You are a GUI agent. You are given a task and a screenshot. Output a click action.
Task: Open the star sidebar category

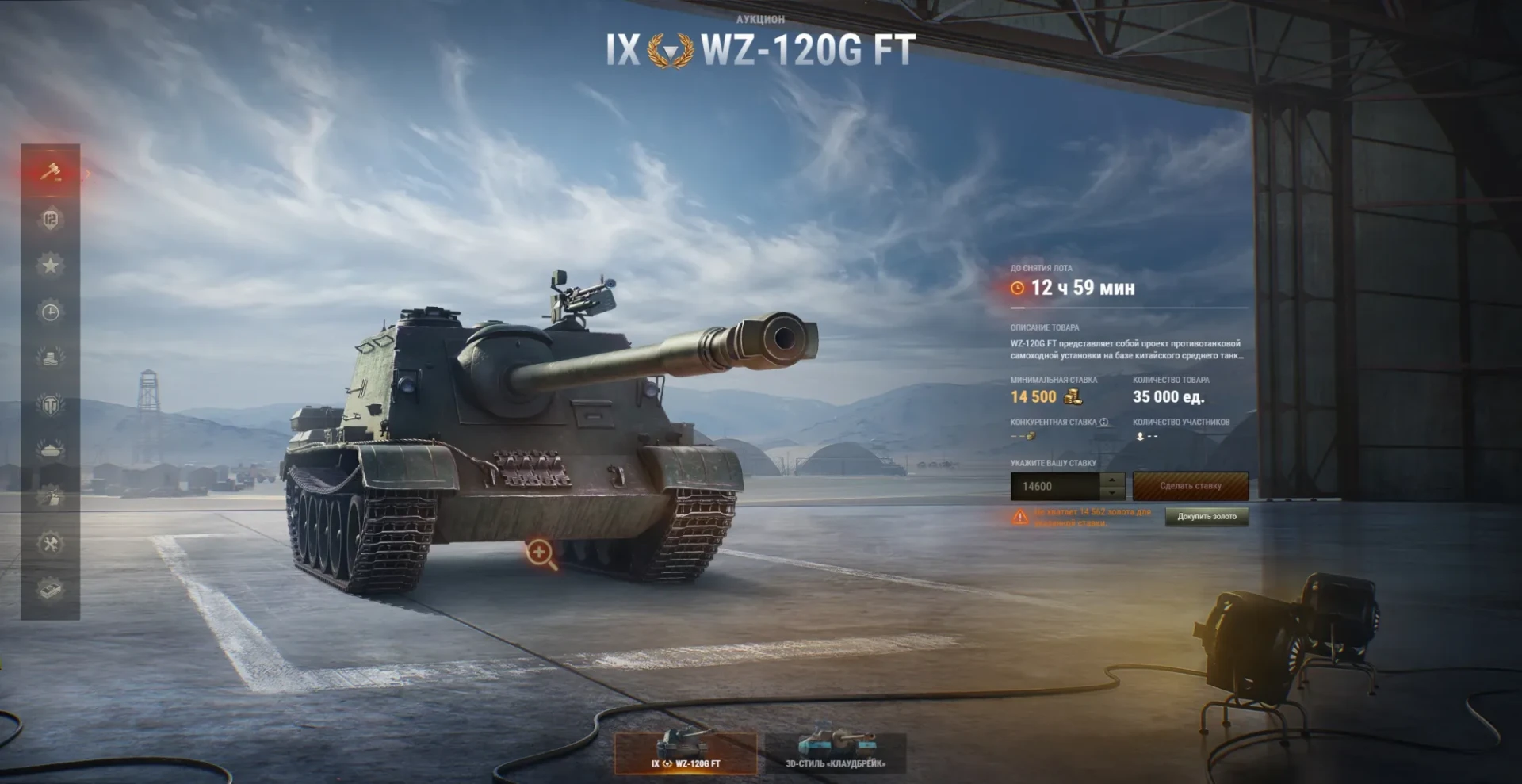click(50, 265)
